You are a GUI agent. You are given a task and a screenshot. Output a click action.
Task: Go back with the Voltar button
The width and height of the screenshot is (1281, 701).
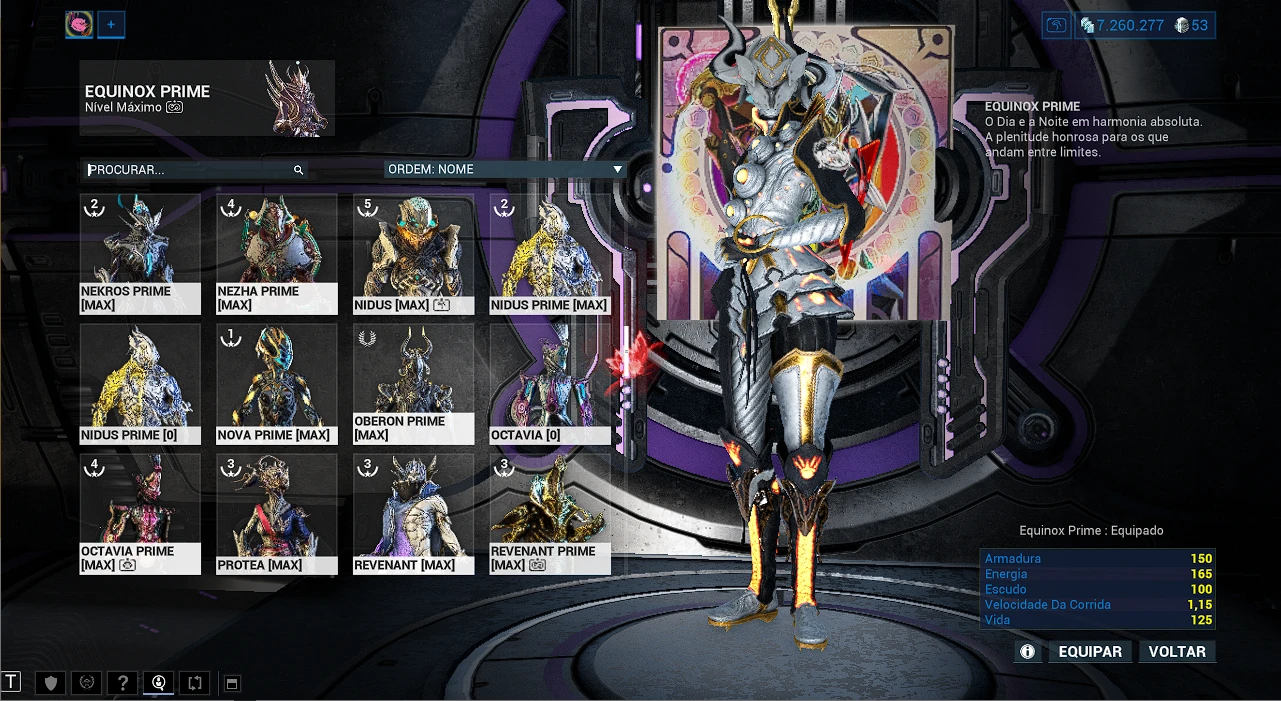pos(1177,652)
